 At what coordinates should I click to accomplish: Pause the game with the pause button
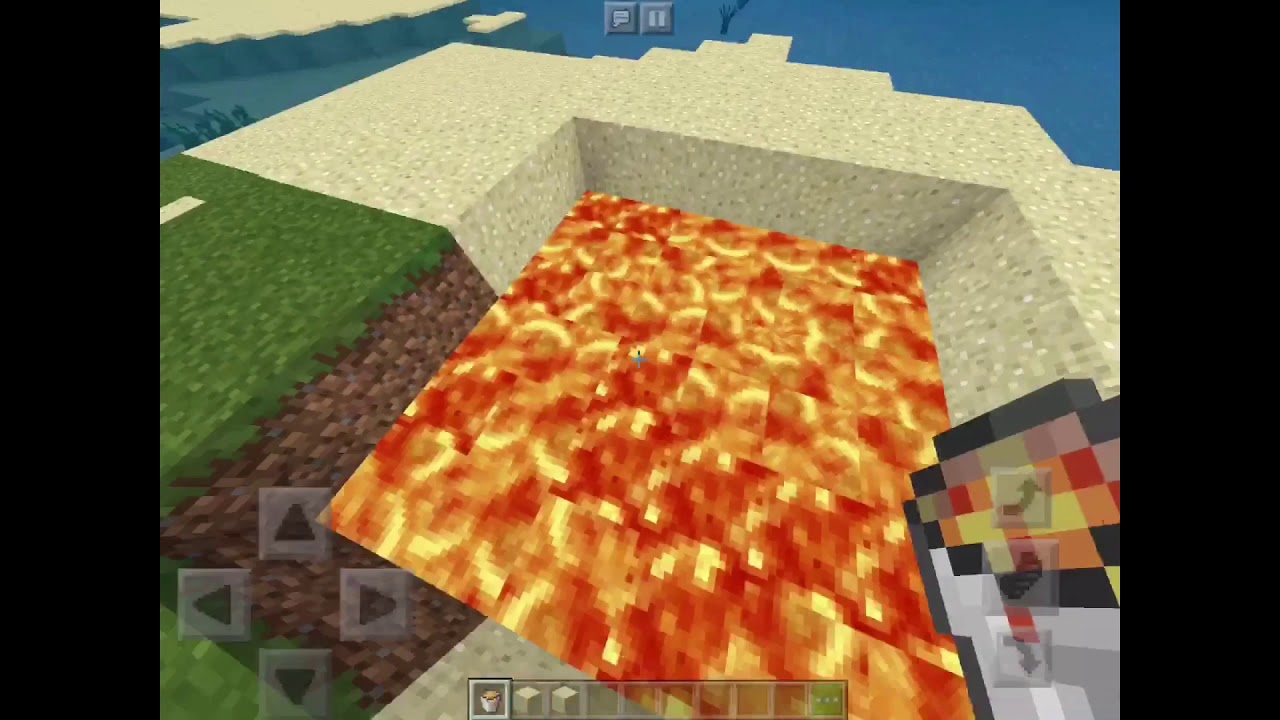point(657,18)
